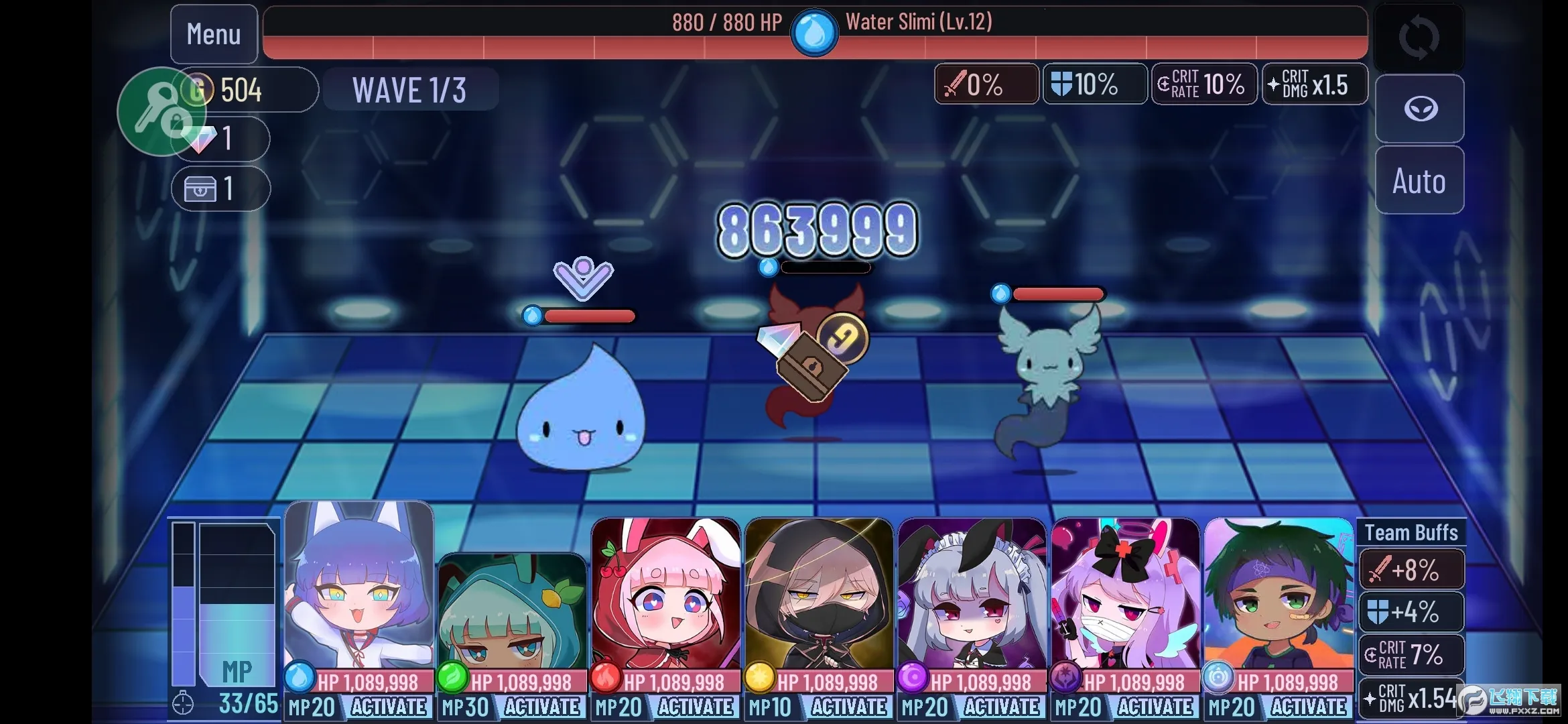Click the battle restart icon
The height and width of the screenshot is (724, 1568).
point(1418,38)
